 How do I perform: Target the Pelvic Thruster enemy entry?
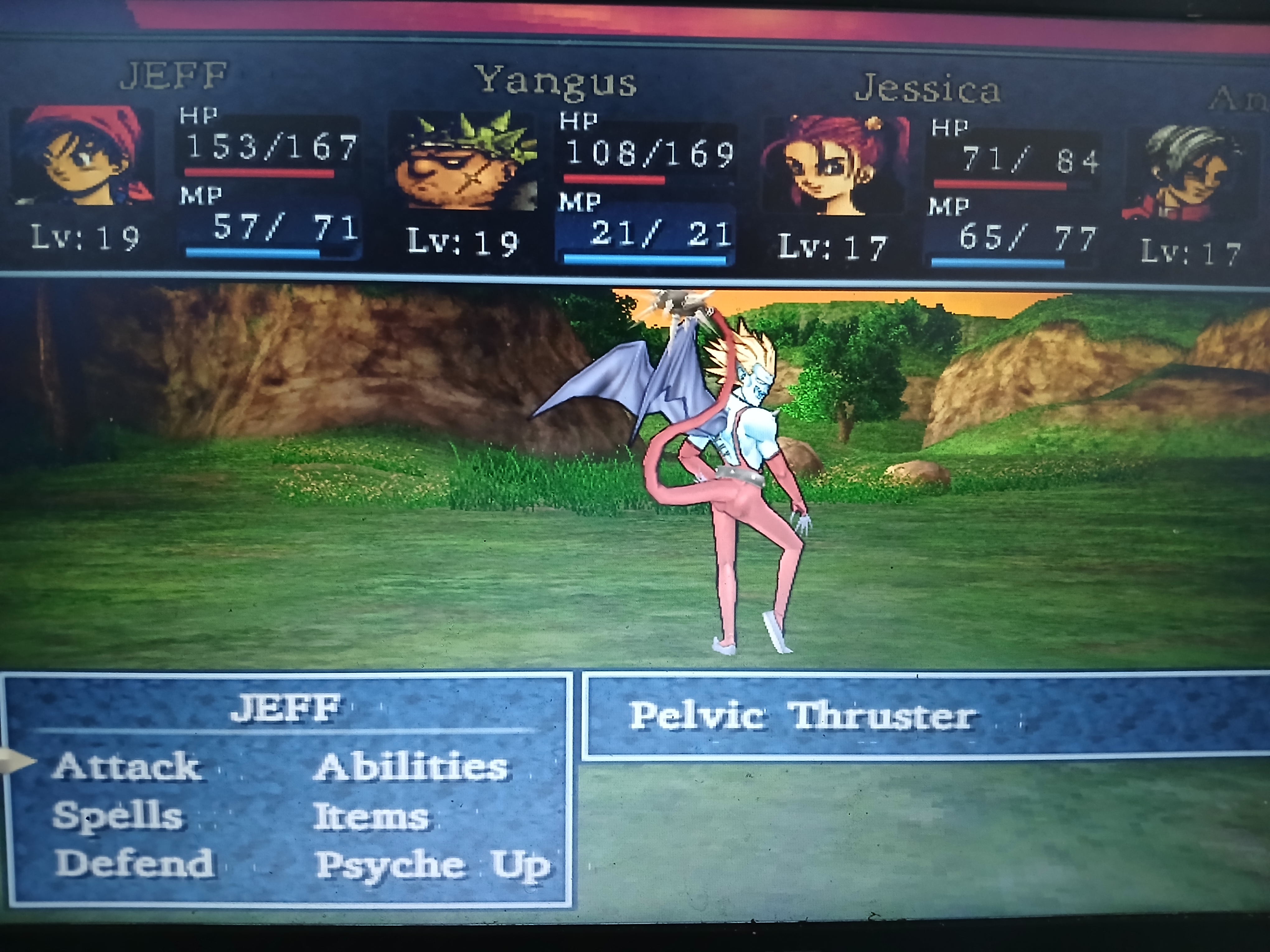(802, 717)
